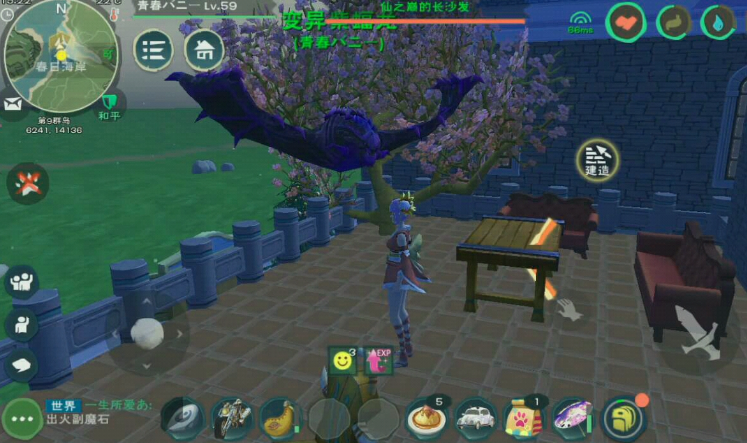Viewport: 747px width, 443px height.
Task: Select the banana hotbar slot
Action: coord(281,417)
